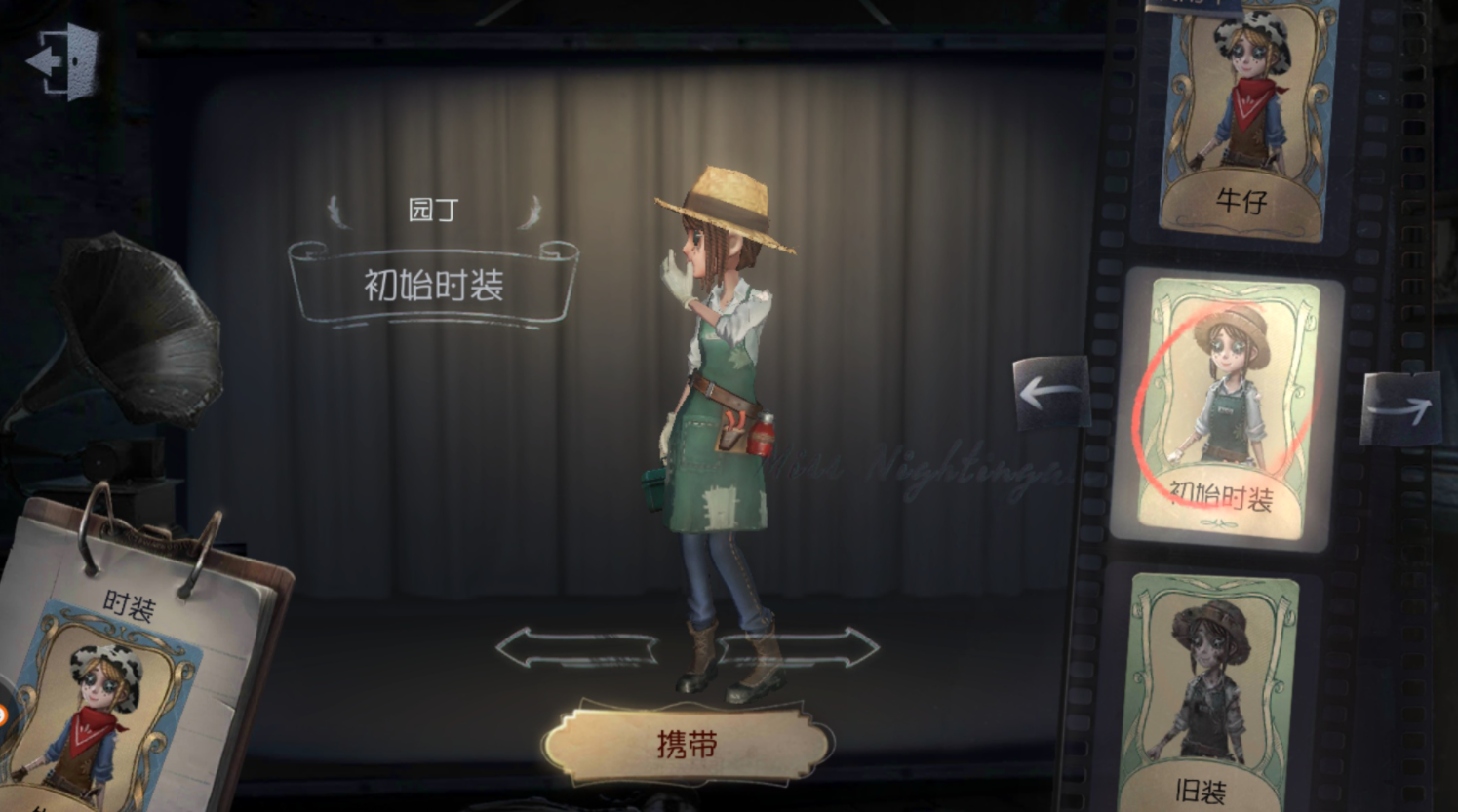The height and width of the screenshot is (812, 1458).
Task: Click the cowboy portrait in the notebook
Action: 98,712
